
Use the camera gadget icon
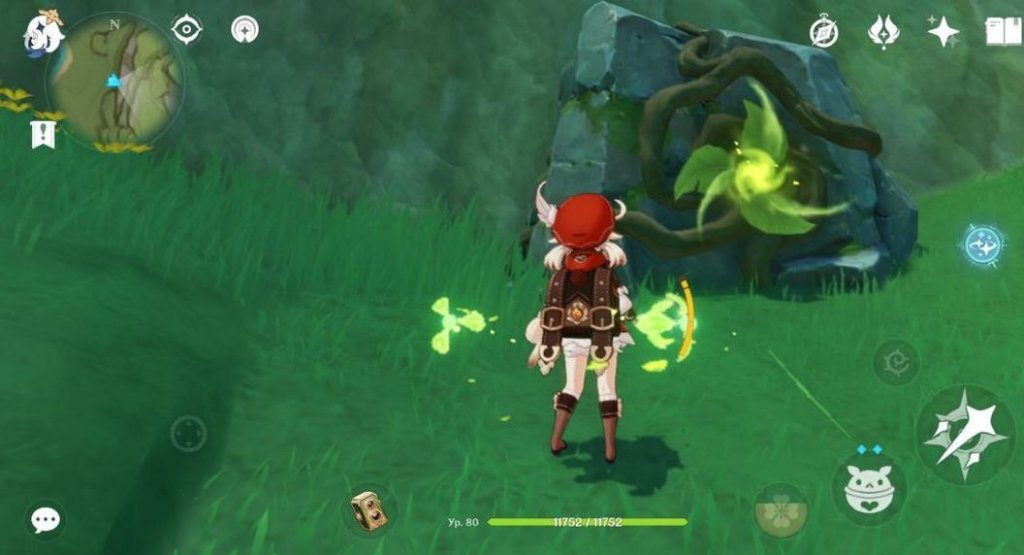[x=368, y=511]
